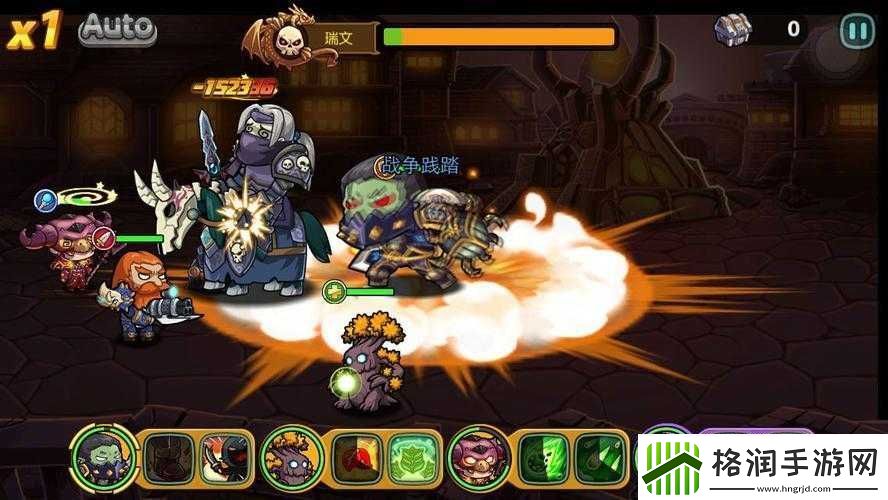The height and width of the screenshot is (500, 888).
Task: Enable Auto battle mode
Action: point(118,27)
